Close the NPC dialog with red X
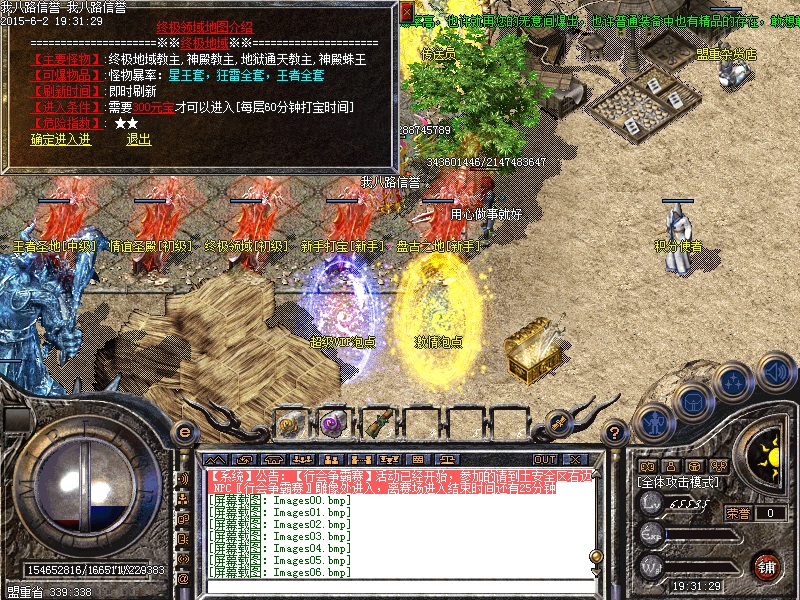This screenshot has width=800, height=600. [x=406, y=12]
